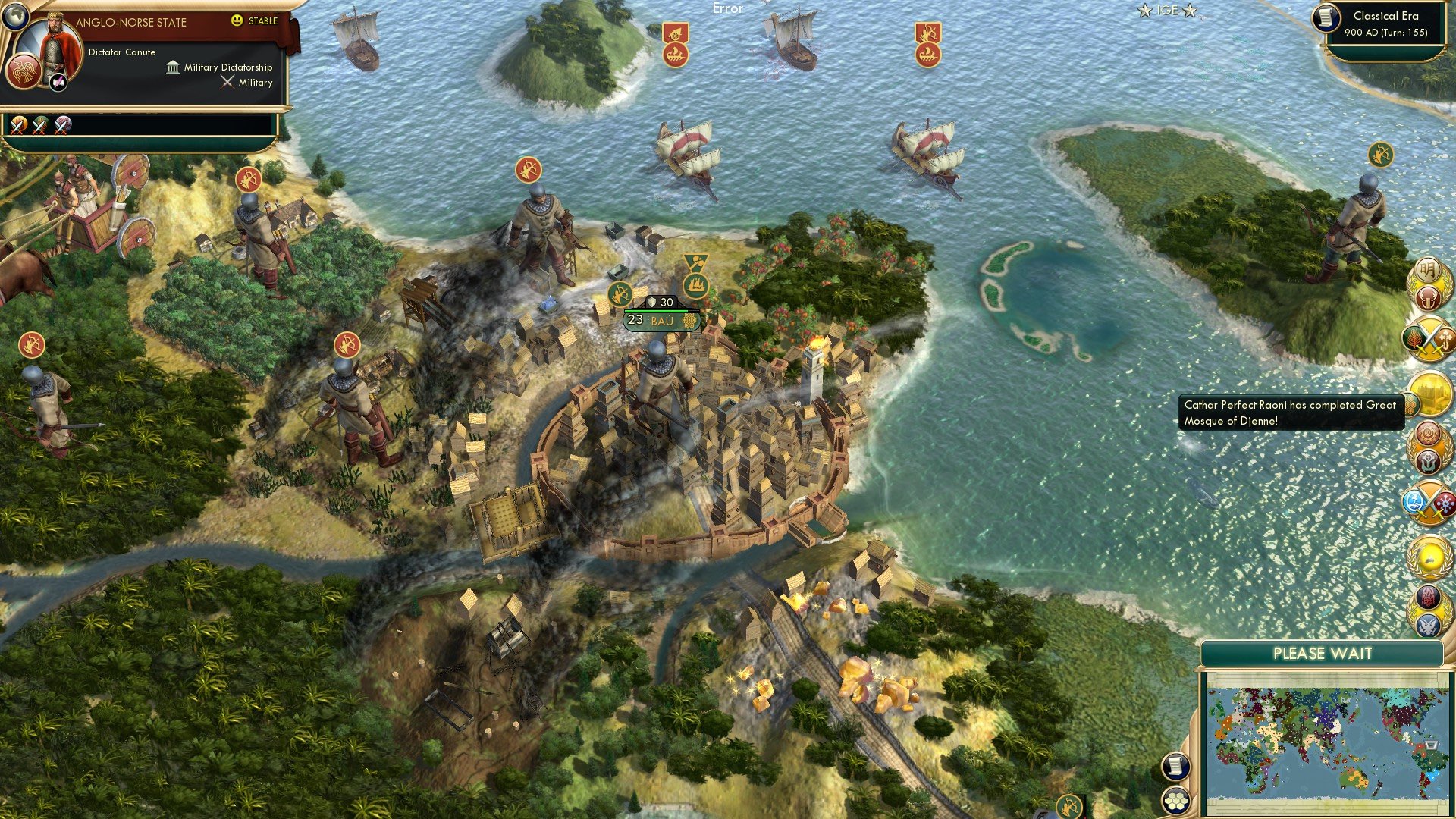Select the first crossed-swords unit icon in the unit panel
Image resolution: width=1456 pixels, height=819 pixels.
pos(17,125)
